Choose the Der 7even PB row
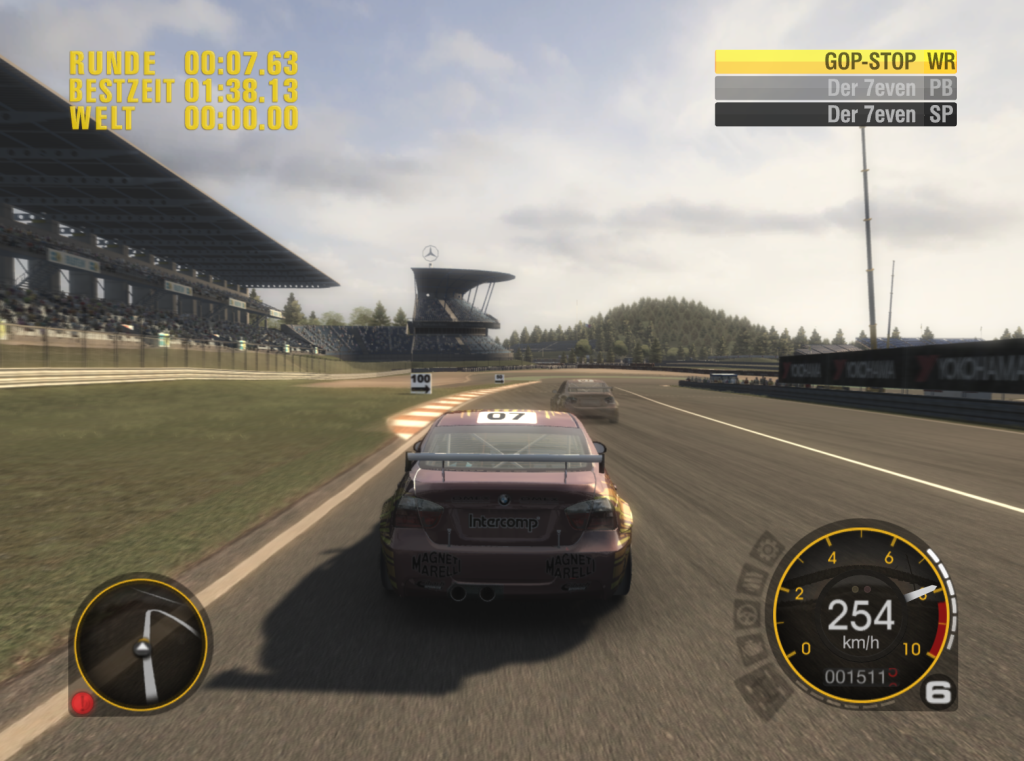The image size is (1024, 761). point(835,88)
